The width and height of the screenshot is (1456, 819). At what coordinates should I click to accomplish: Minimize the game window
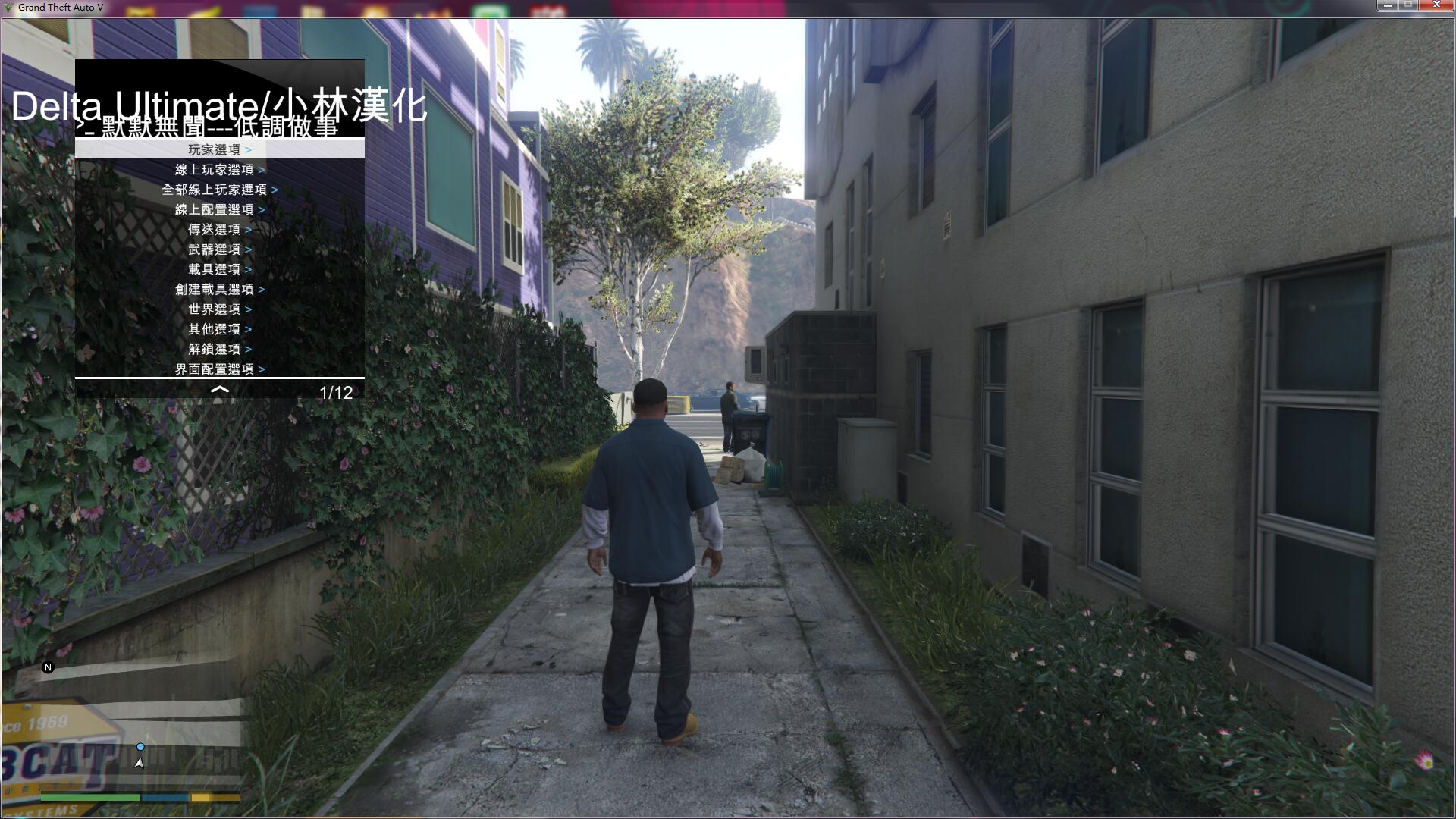pyautogui.click(x=1387, y=5)
